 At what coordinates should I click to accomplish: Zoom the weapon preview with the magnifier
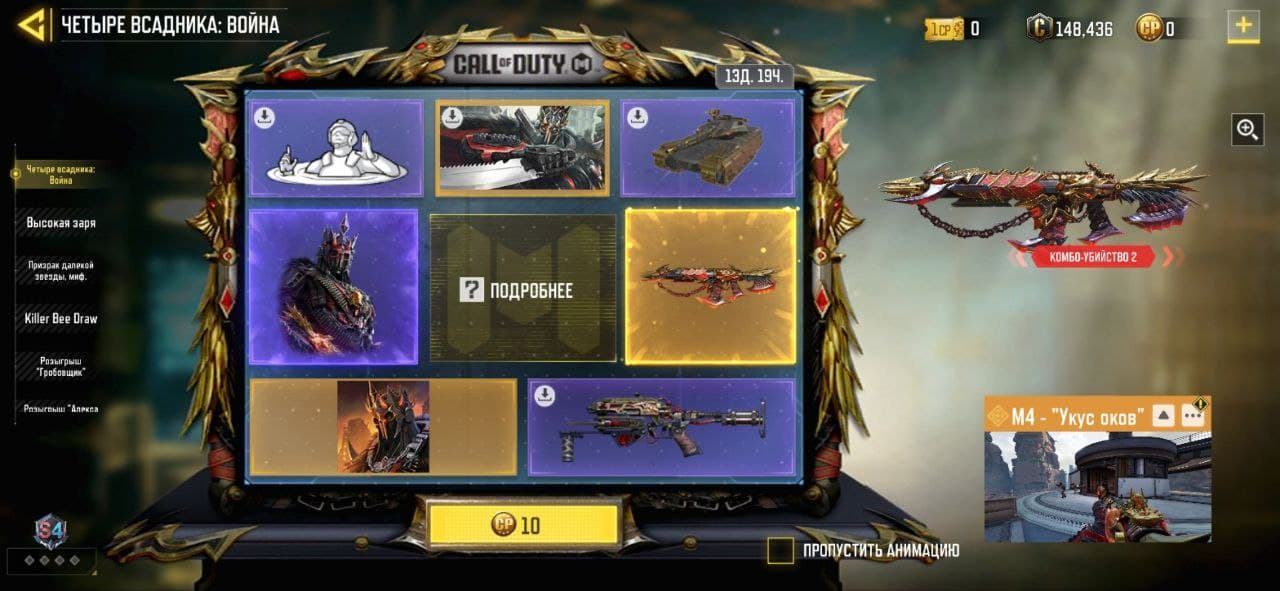point(1247,129)
